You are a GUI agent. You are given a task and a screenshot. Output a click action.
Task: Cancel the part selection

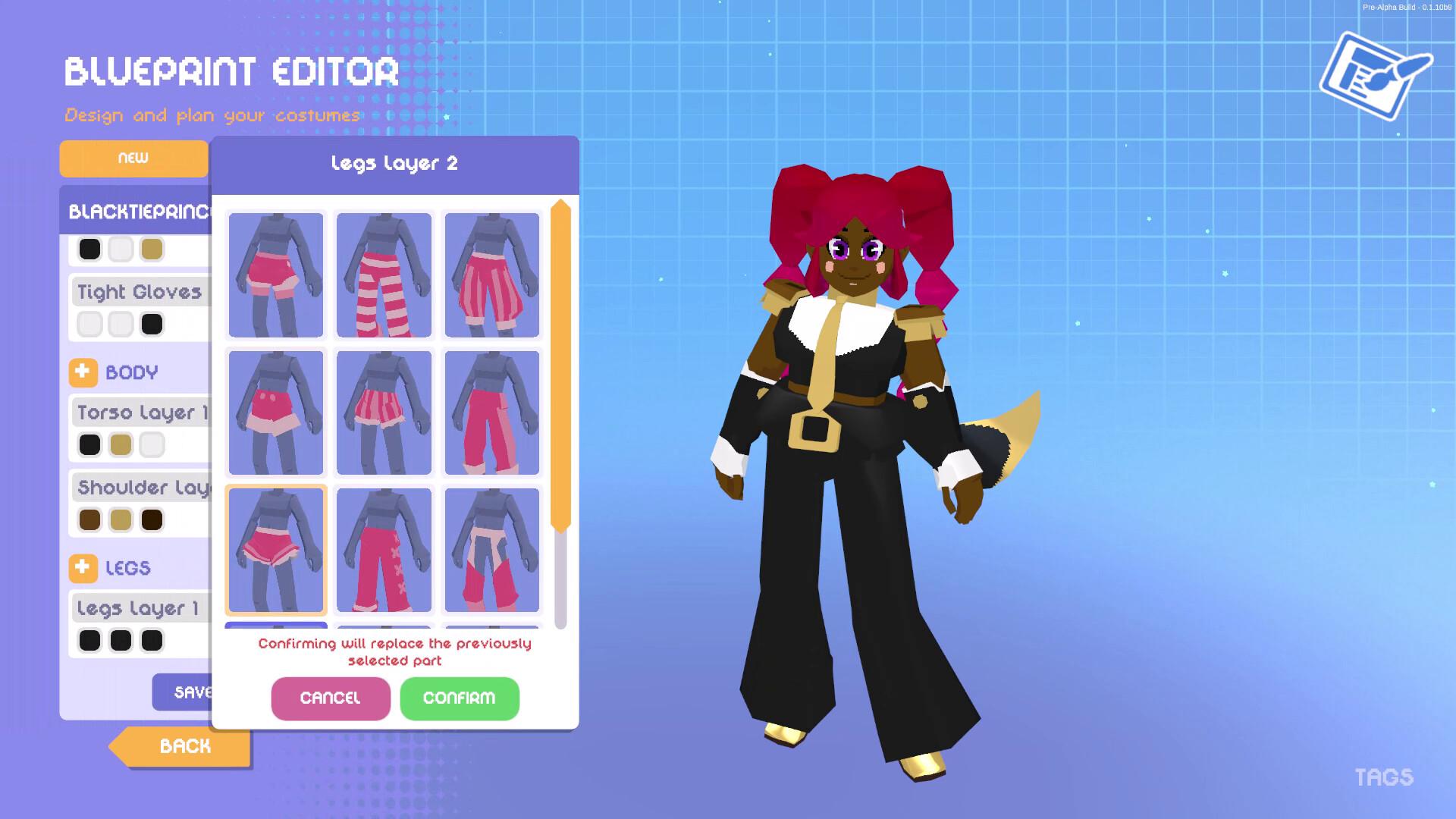331,698
